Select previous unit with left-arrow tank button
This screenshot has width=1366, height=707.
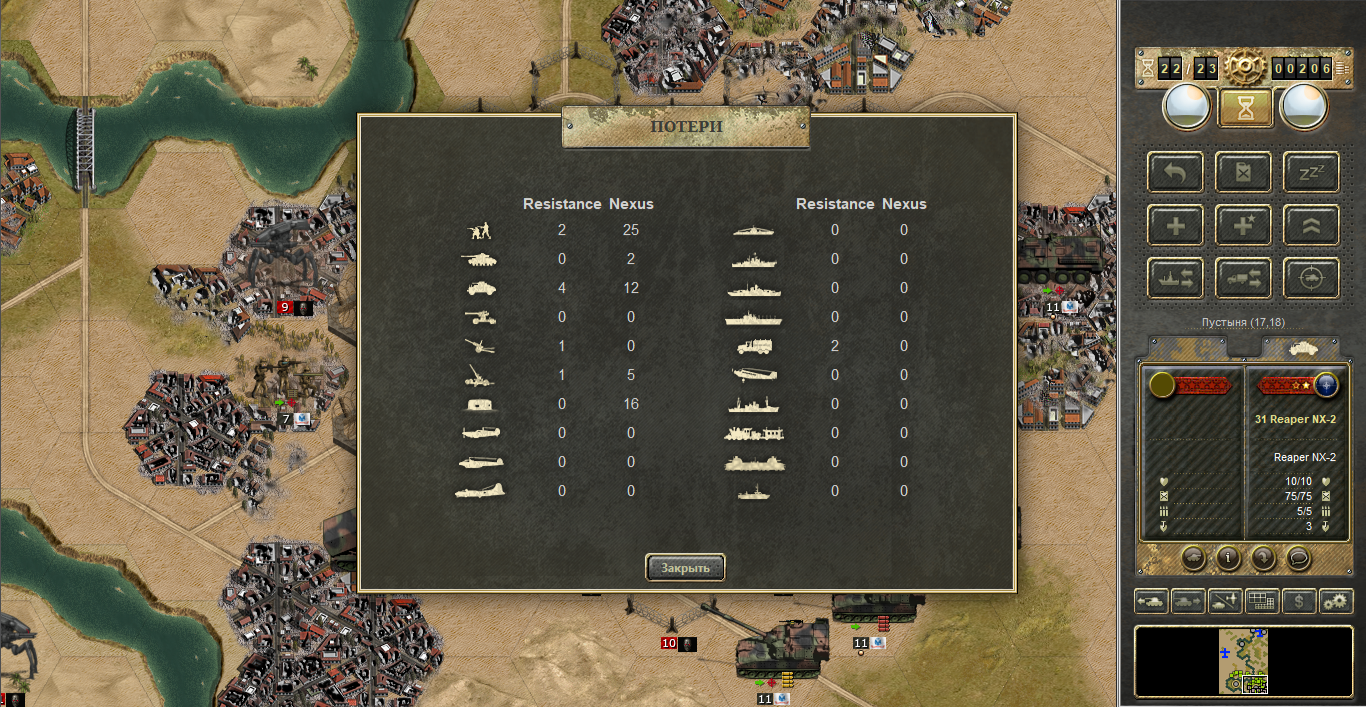click(1152, 601)
